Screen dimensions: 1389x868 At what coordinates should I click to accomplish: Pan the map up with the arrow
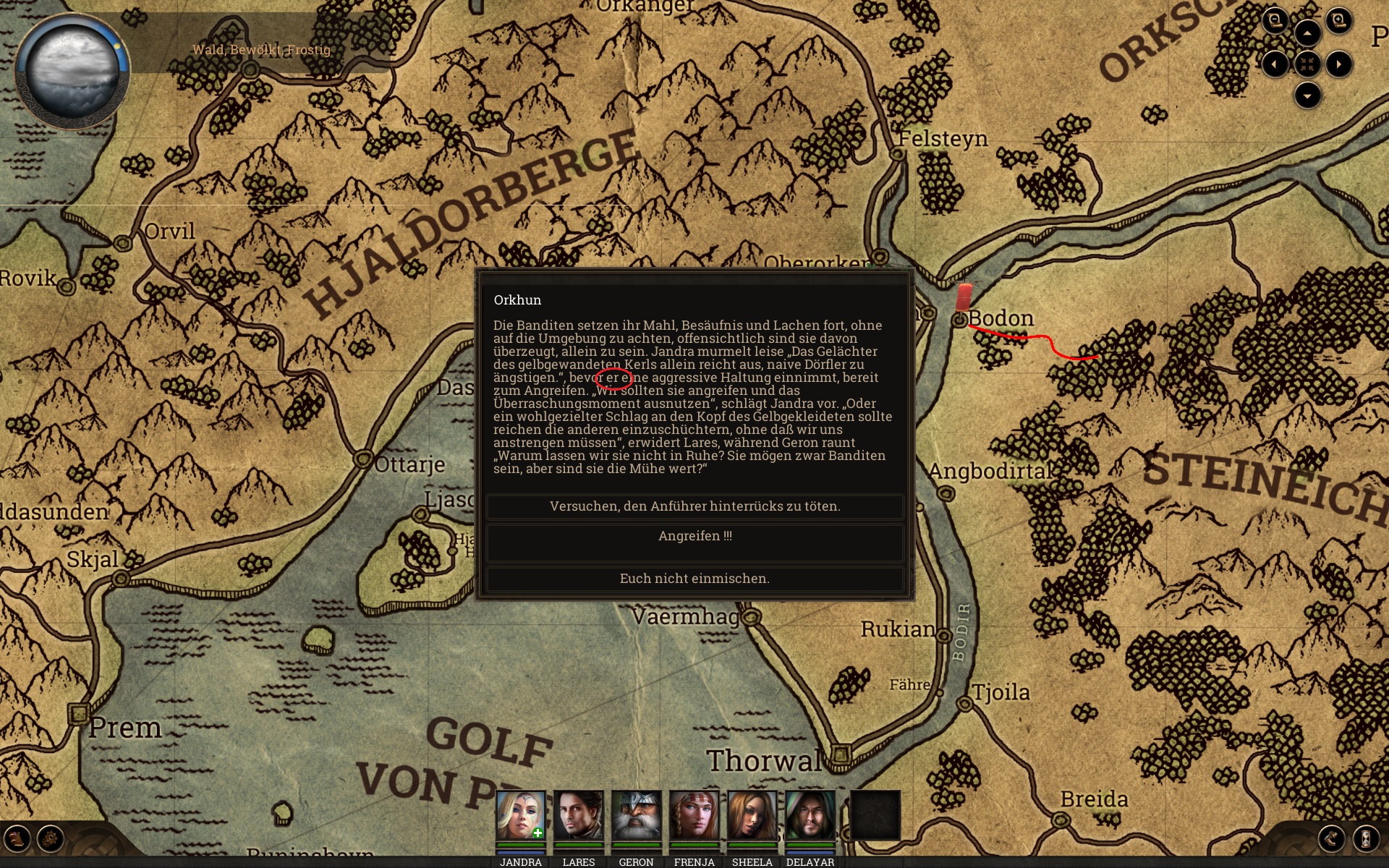pos(1307,33)
